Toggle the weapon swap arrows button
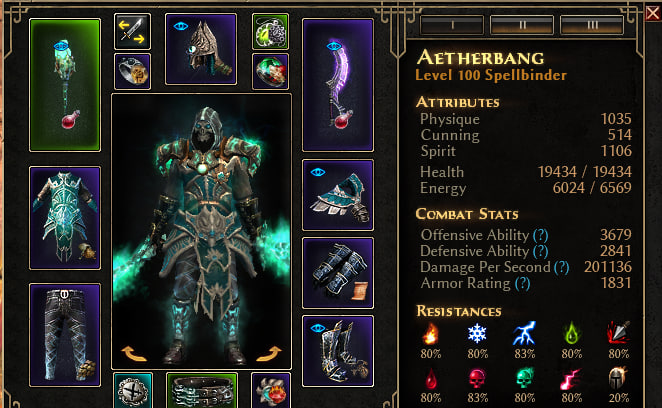 click(132, 31)
